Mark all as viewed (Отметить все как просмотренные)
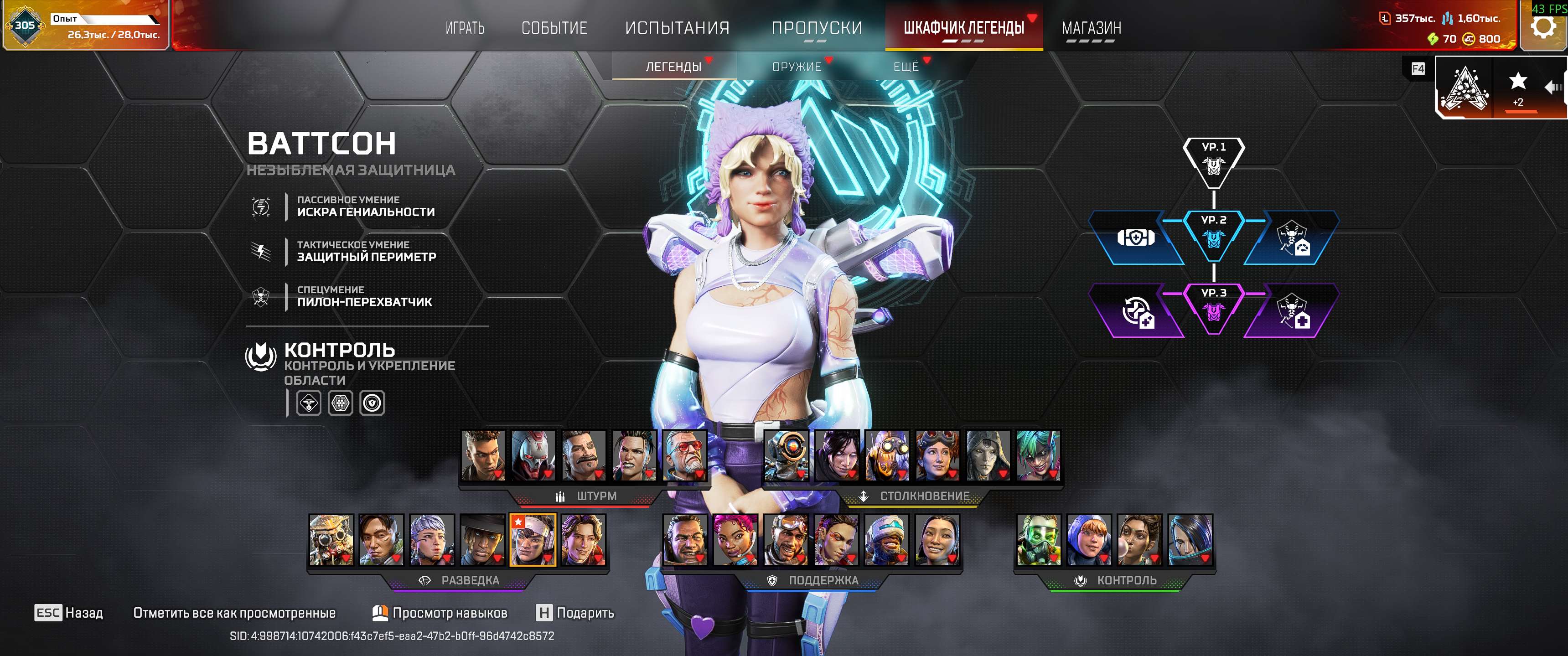The height and width of the screenshot is (656, 1568). click(x=234, y=613)
